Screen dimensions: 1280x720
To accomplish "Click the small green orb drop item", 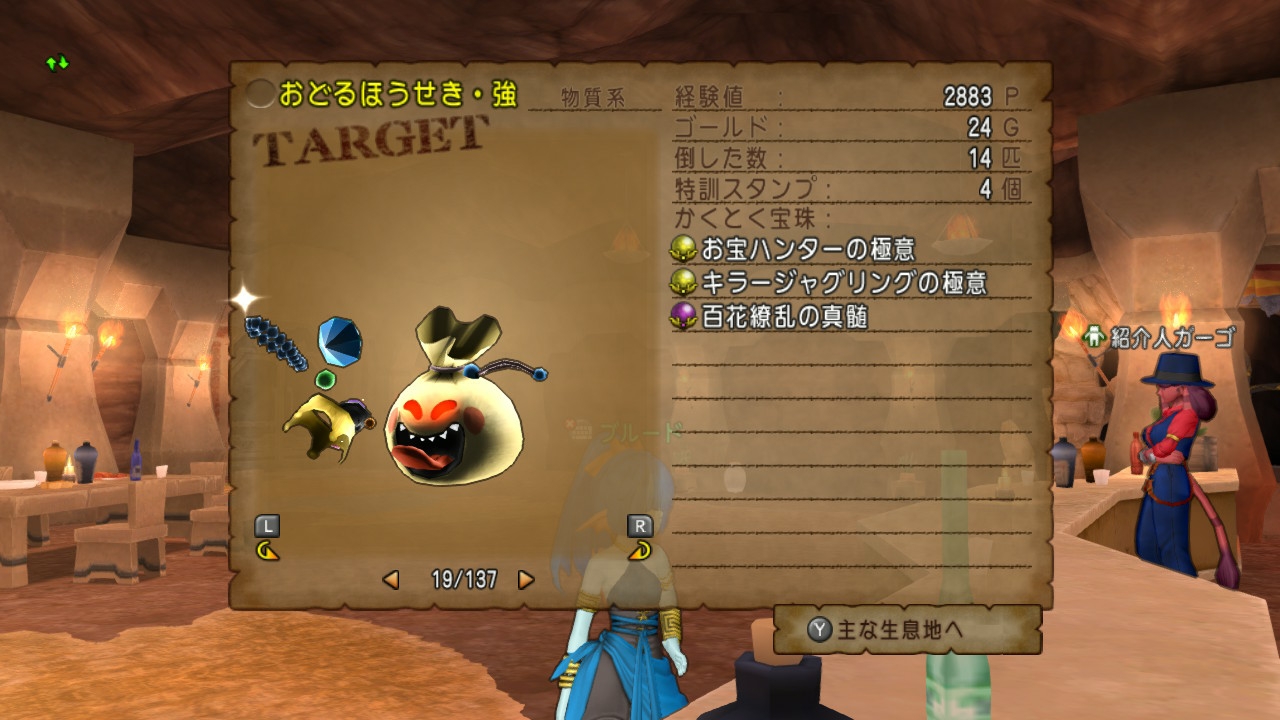I will click(324, 379).
